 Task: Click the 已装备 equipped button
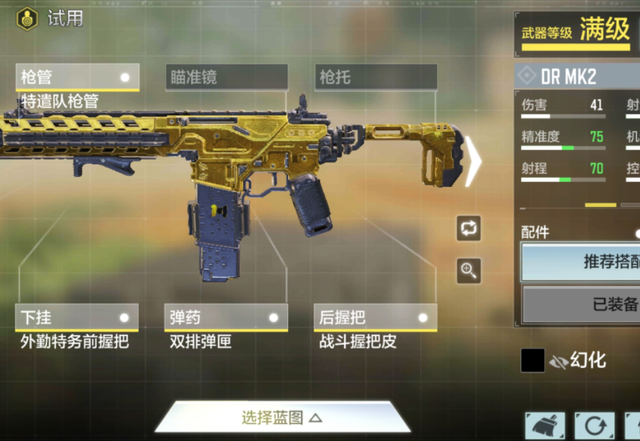(585, 305)
